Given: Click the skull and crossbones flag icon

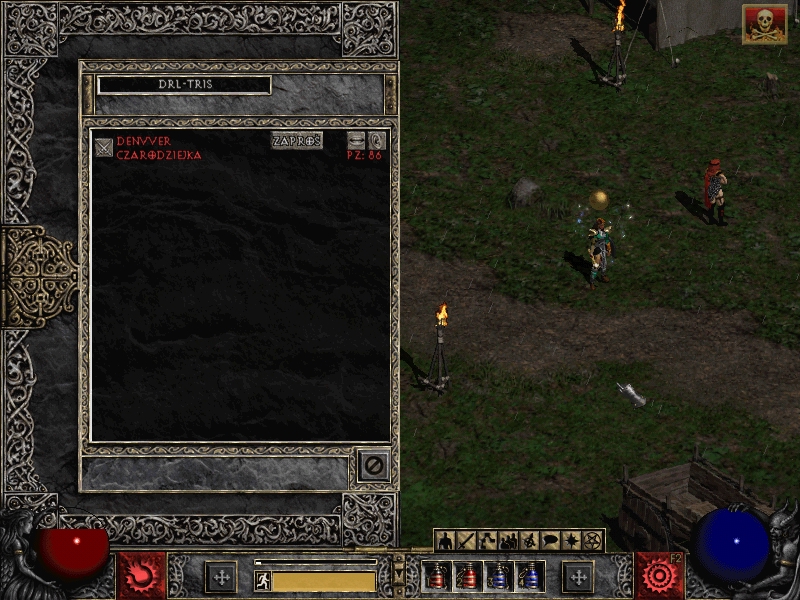Looking at the screenshot, I should pos(764,24).
